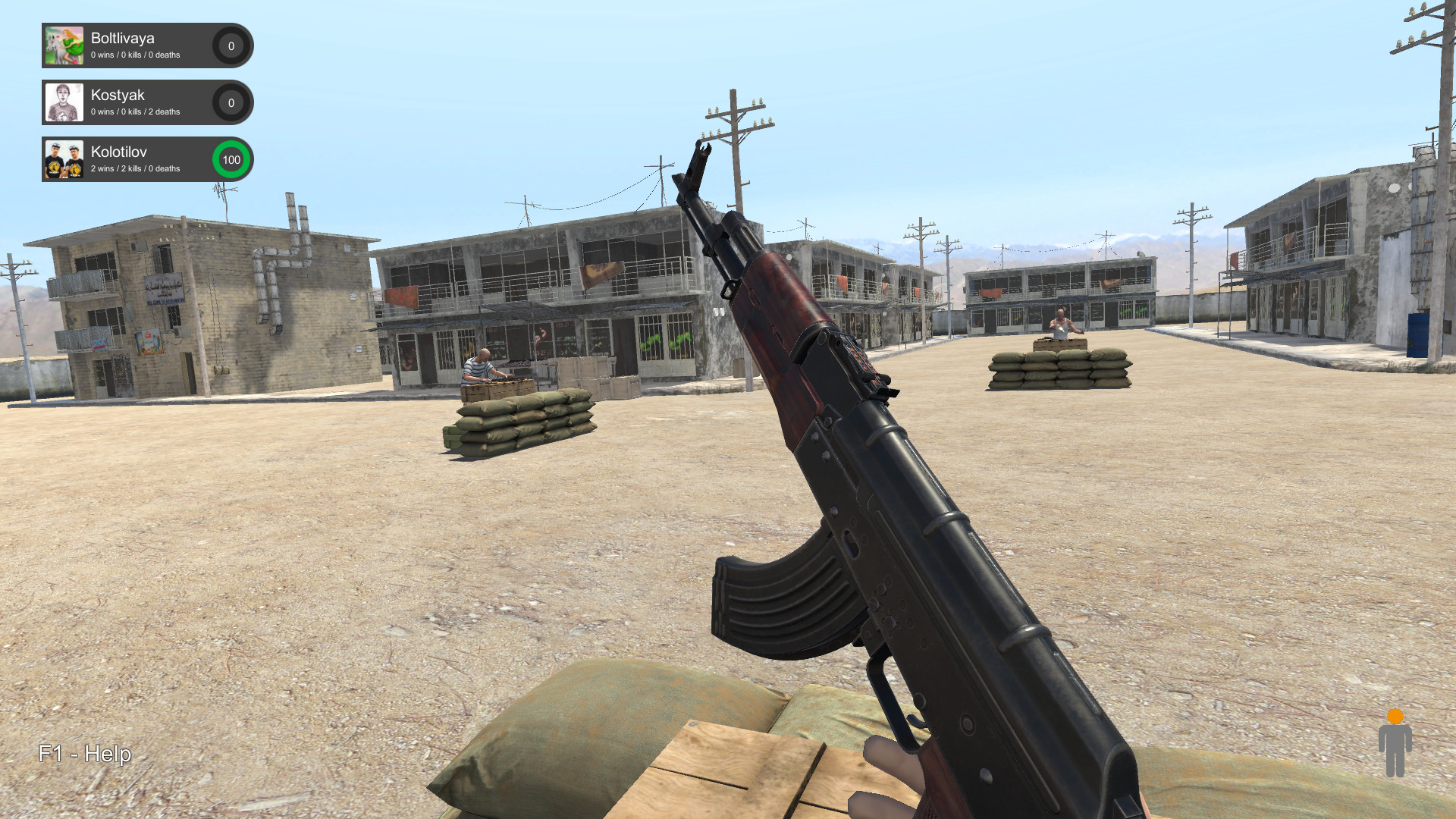
Task: Click Kostyak's score circle showing 0
Action: coord(231,102)
